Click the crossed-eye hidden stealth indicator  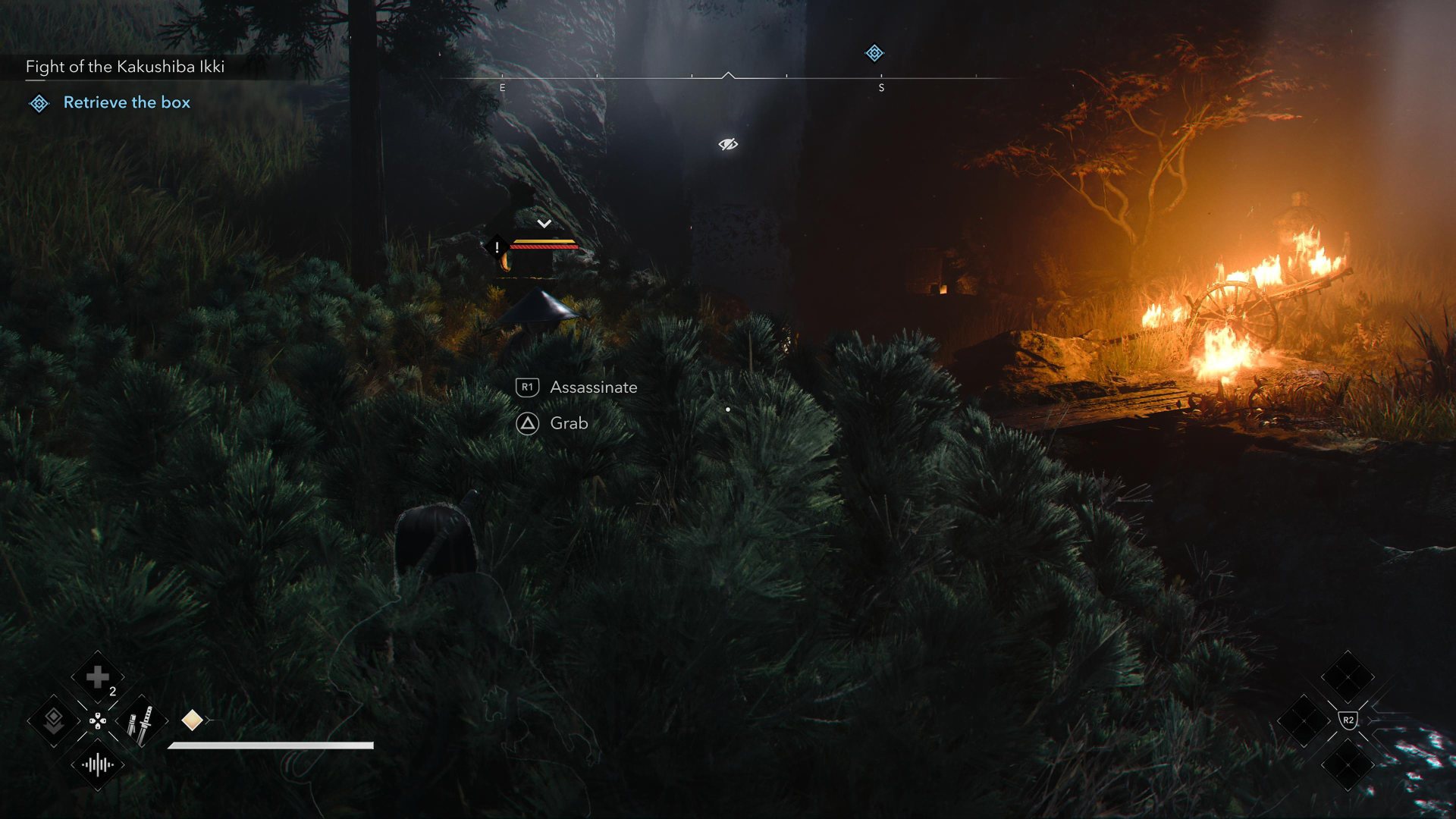click(728, 144)
